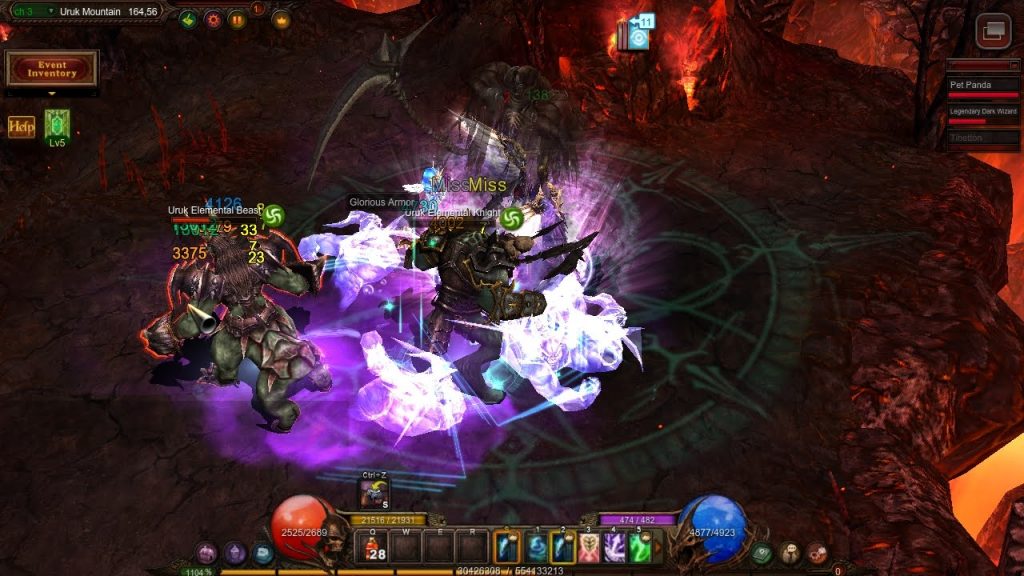
Task: Click the blue card icon with number 11
Action: point(636,33)
